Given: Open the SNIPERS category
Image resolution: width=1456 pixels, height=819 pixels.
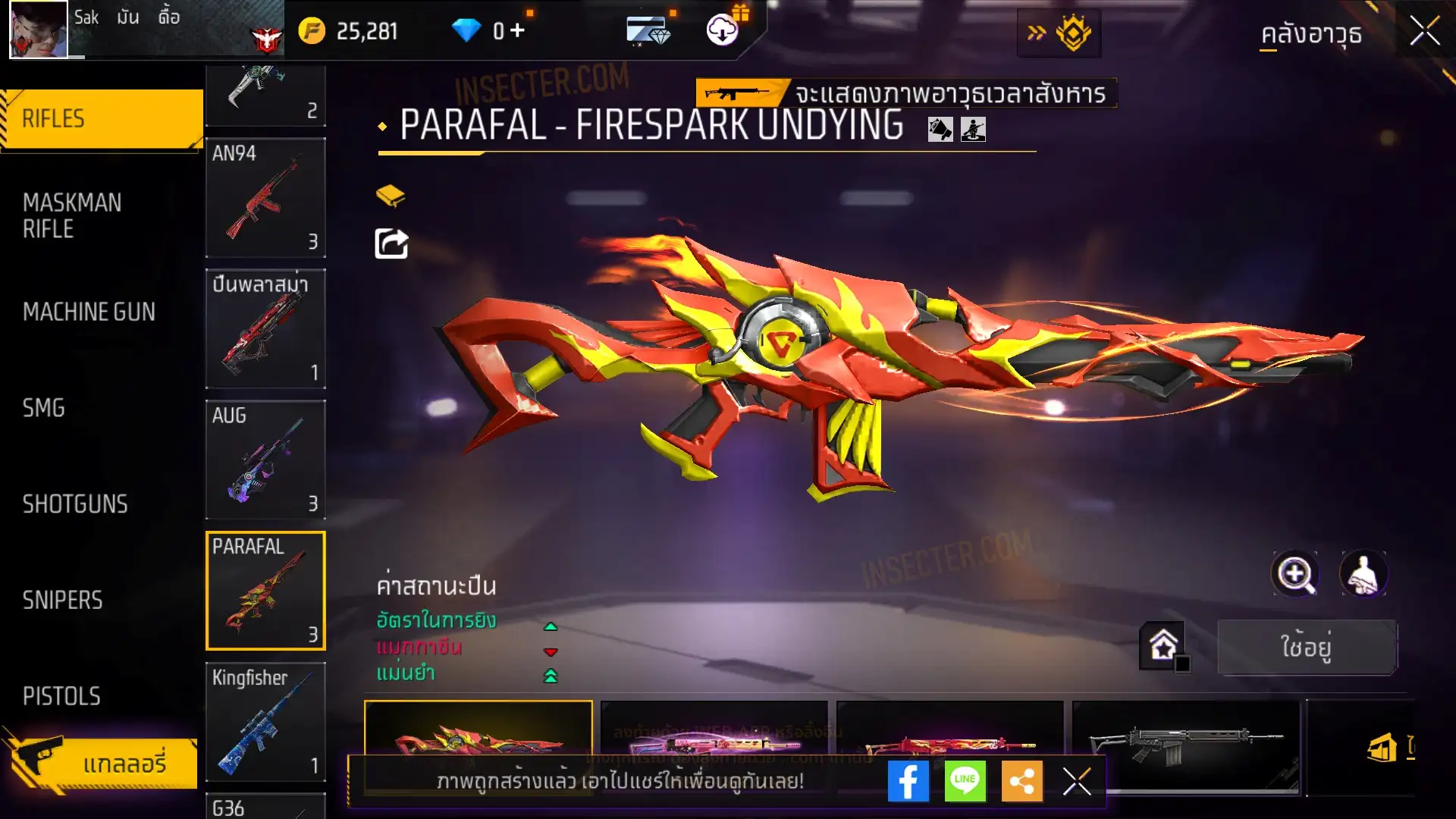Looking at the screenshot, I should click(x=62, y=601).
